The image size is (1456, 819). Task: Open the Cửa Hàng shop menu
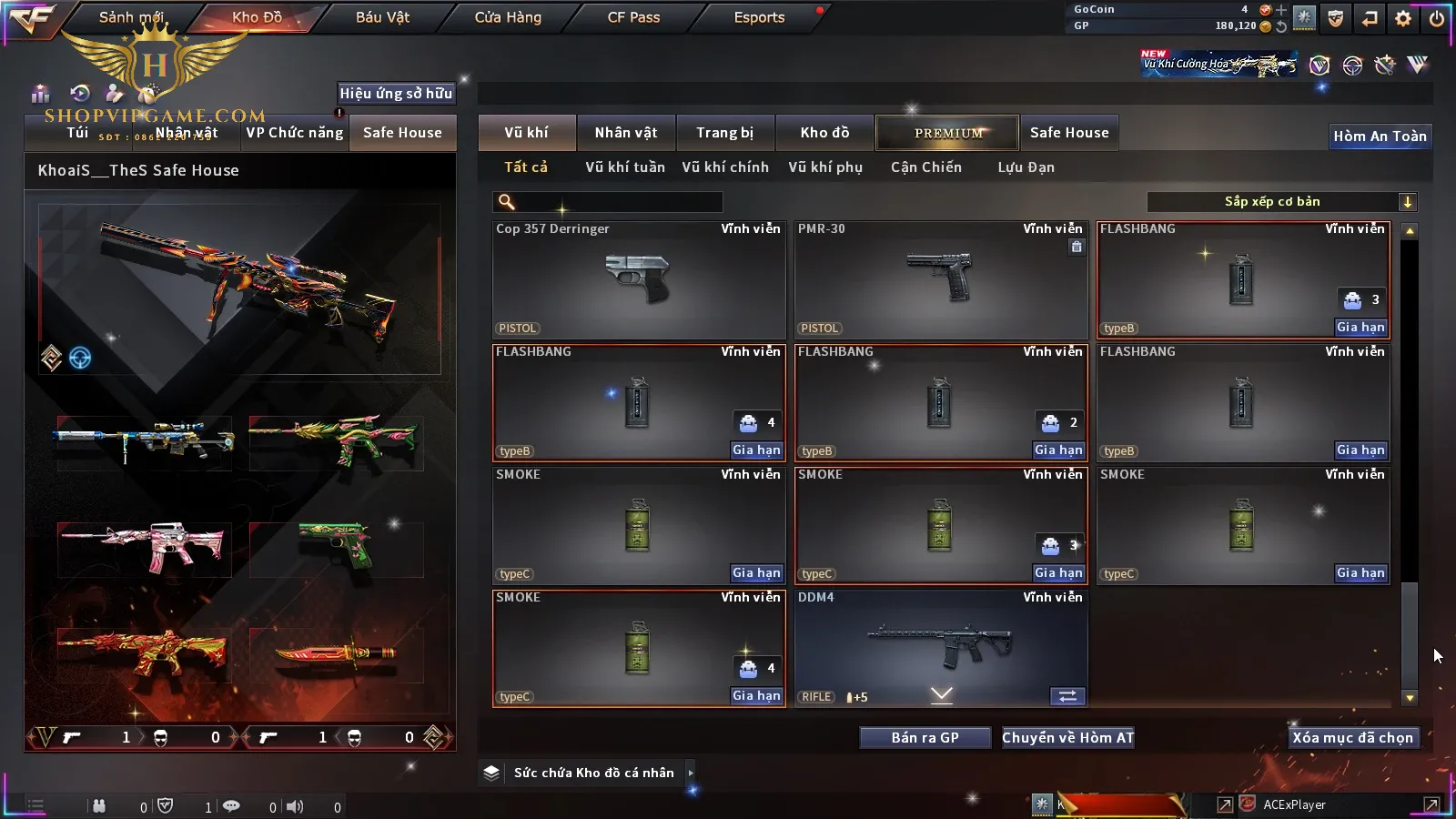click(x=508, y=17)
